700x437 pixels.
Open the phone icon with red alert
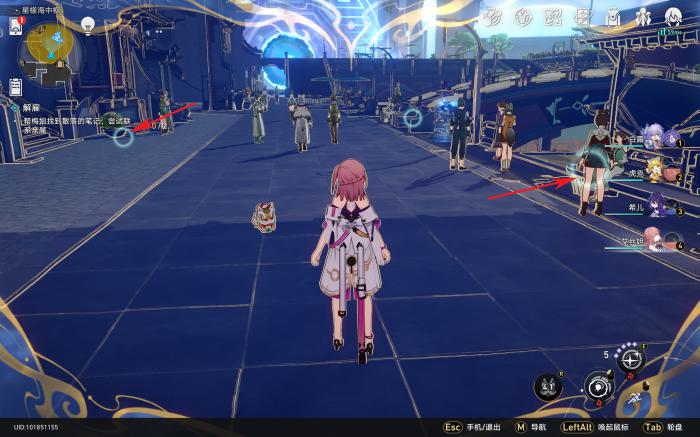tap(17, 26)
